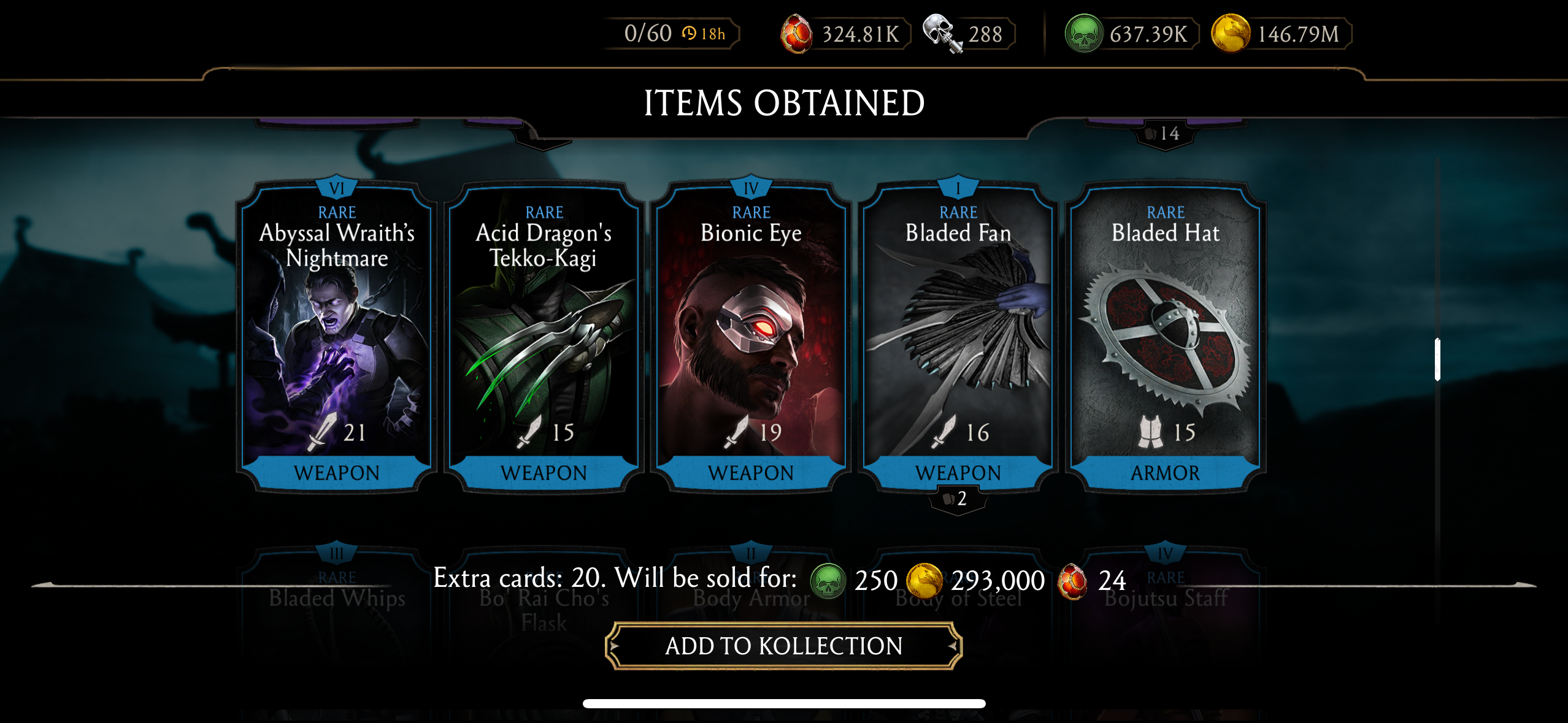Click the green souls icon showing 637.39K
Screen dimensions: 1568x723
pyautogui.click(x=1083, y=34)
